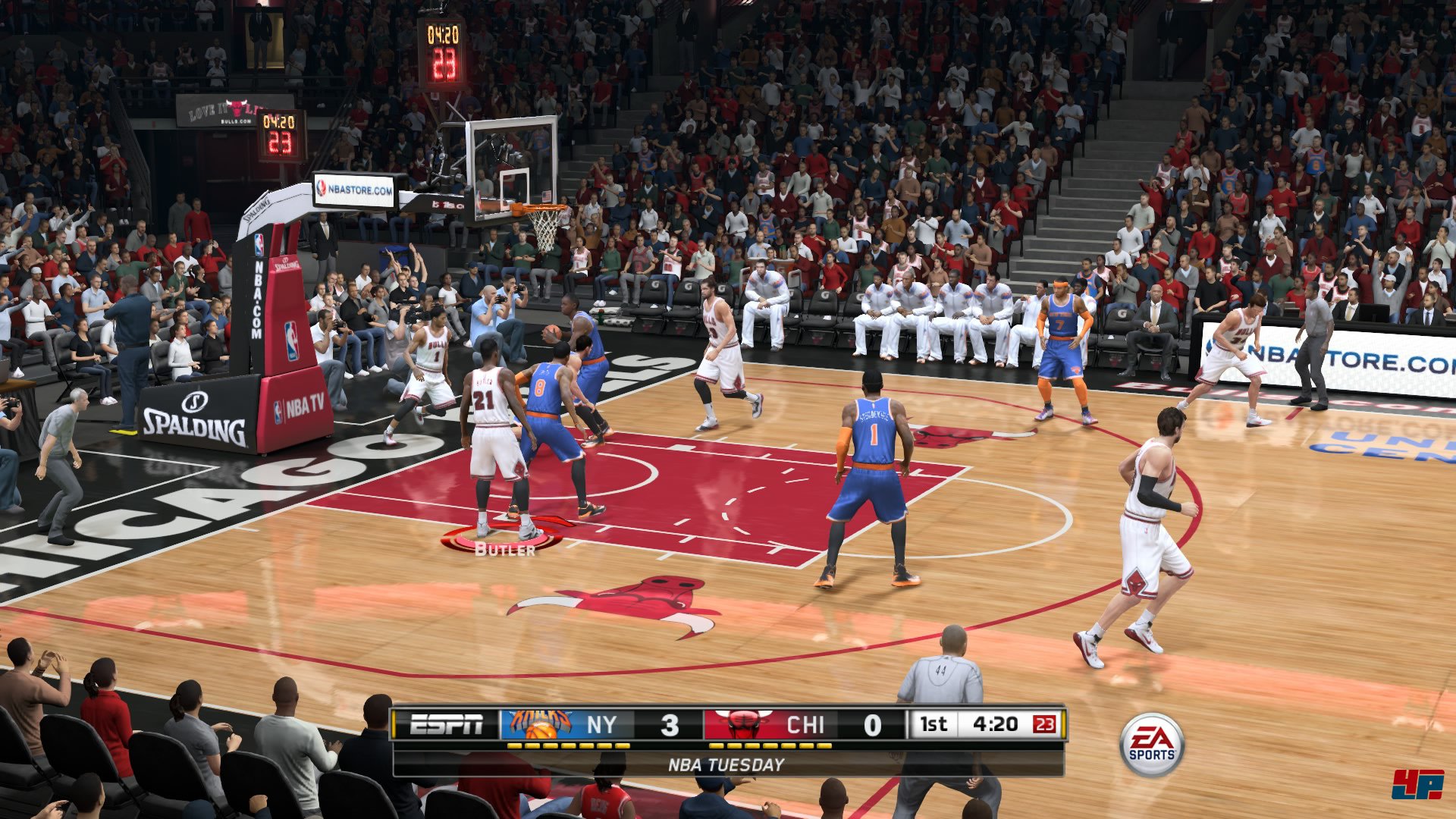Select the Knicks team logo on scoreboard
The width and height of the screenshot is (1456, 819).
point(540,725)
